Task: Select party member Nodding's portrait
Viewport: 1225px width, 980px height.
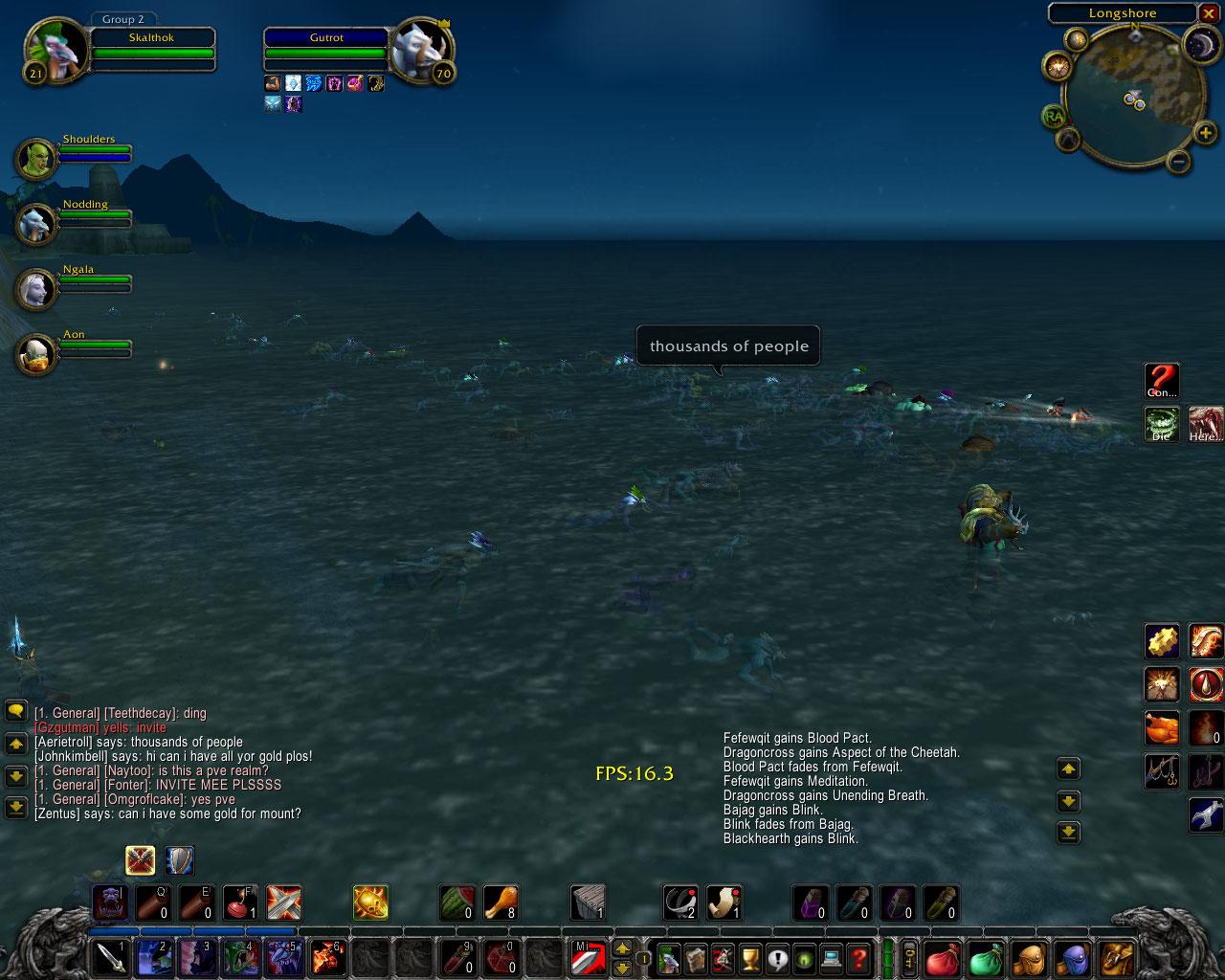Action: pyautogui.click(x=35, y=224)
